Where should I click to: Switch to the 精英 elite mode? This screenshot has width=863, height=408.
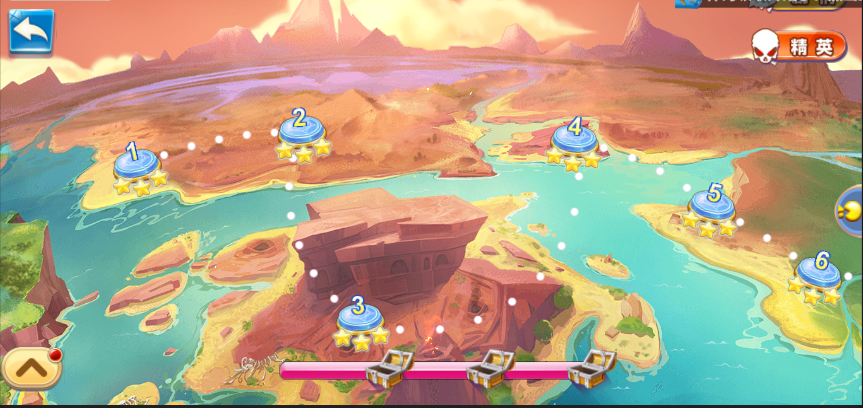[800, 45]
